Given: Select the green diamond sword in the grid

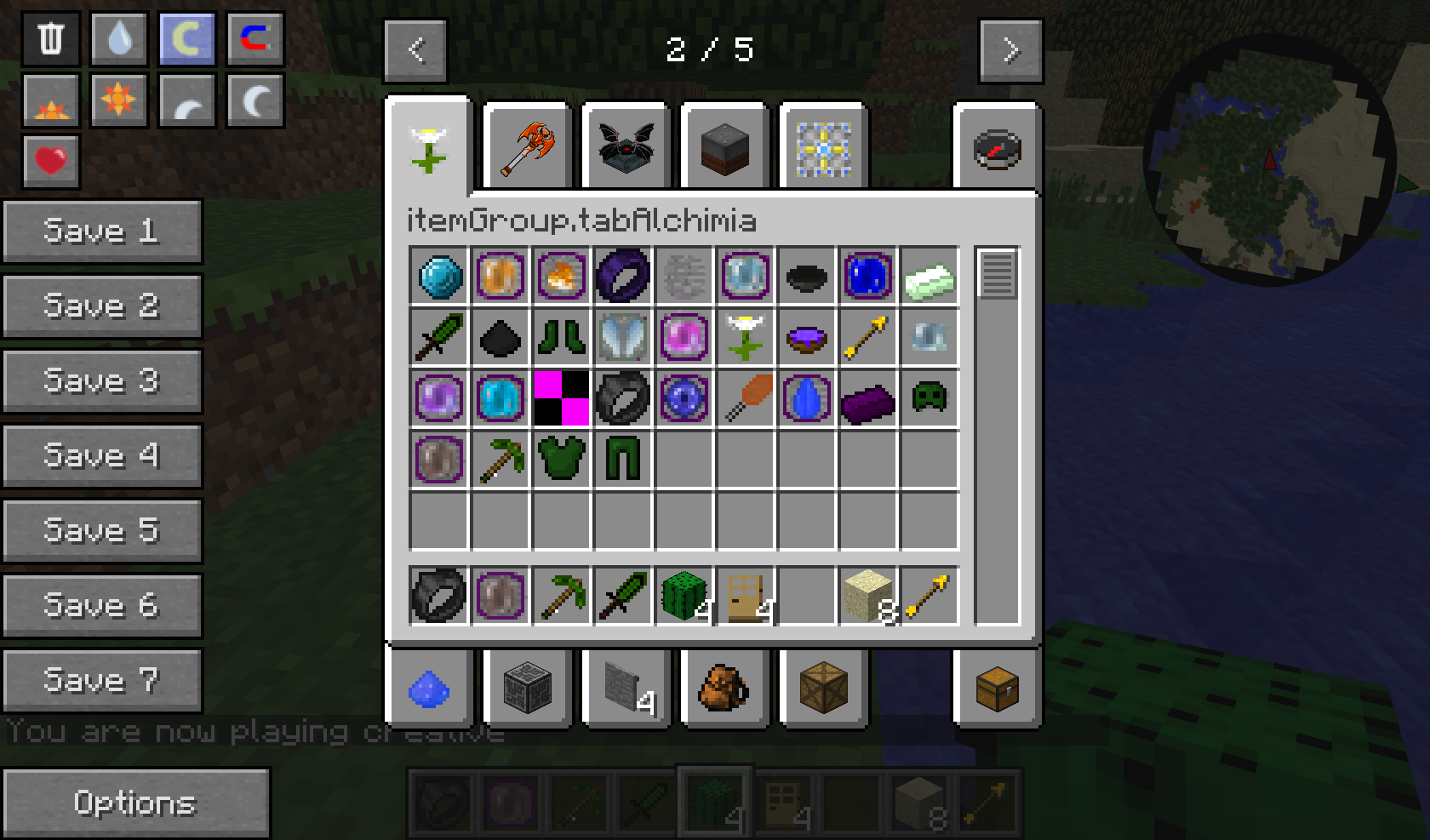Looking at the screenshot, I should 438,338.
